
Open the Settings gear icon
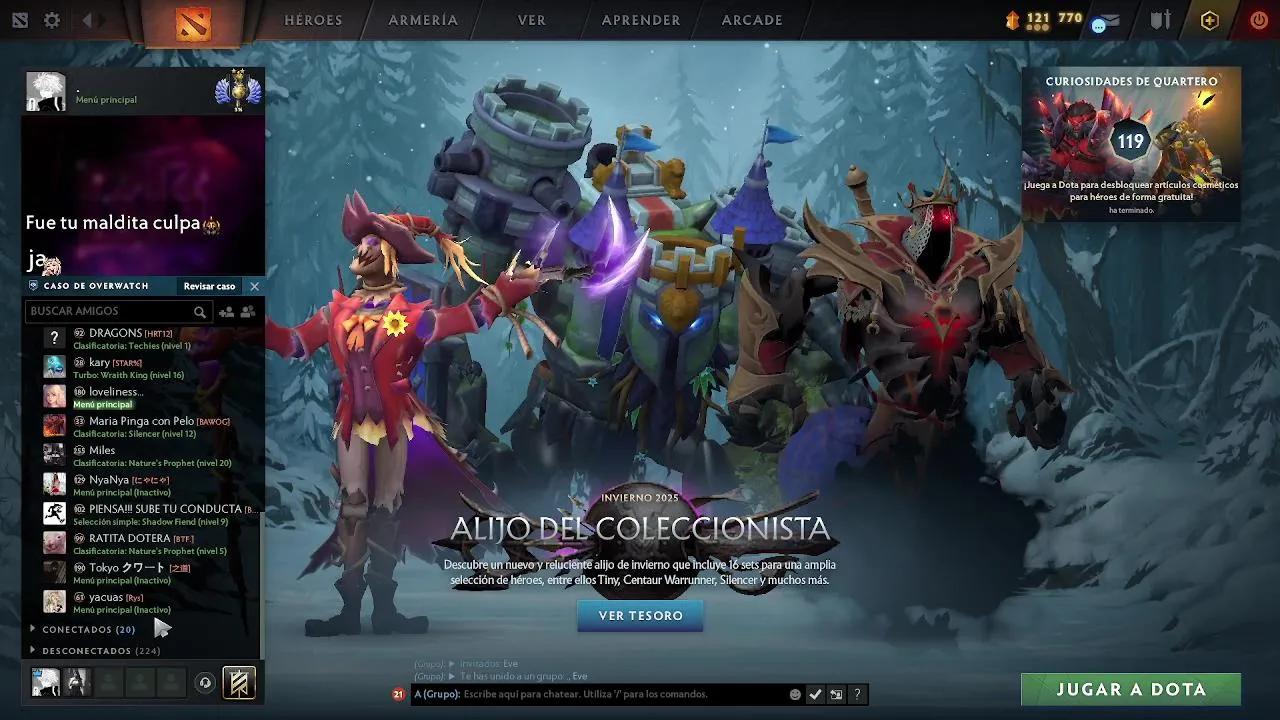(52, 19)
